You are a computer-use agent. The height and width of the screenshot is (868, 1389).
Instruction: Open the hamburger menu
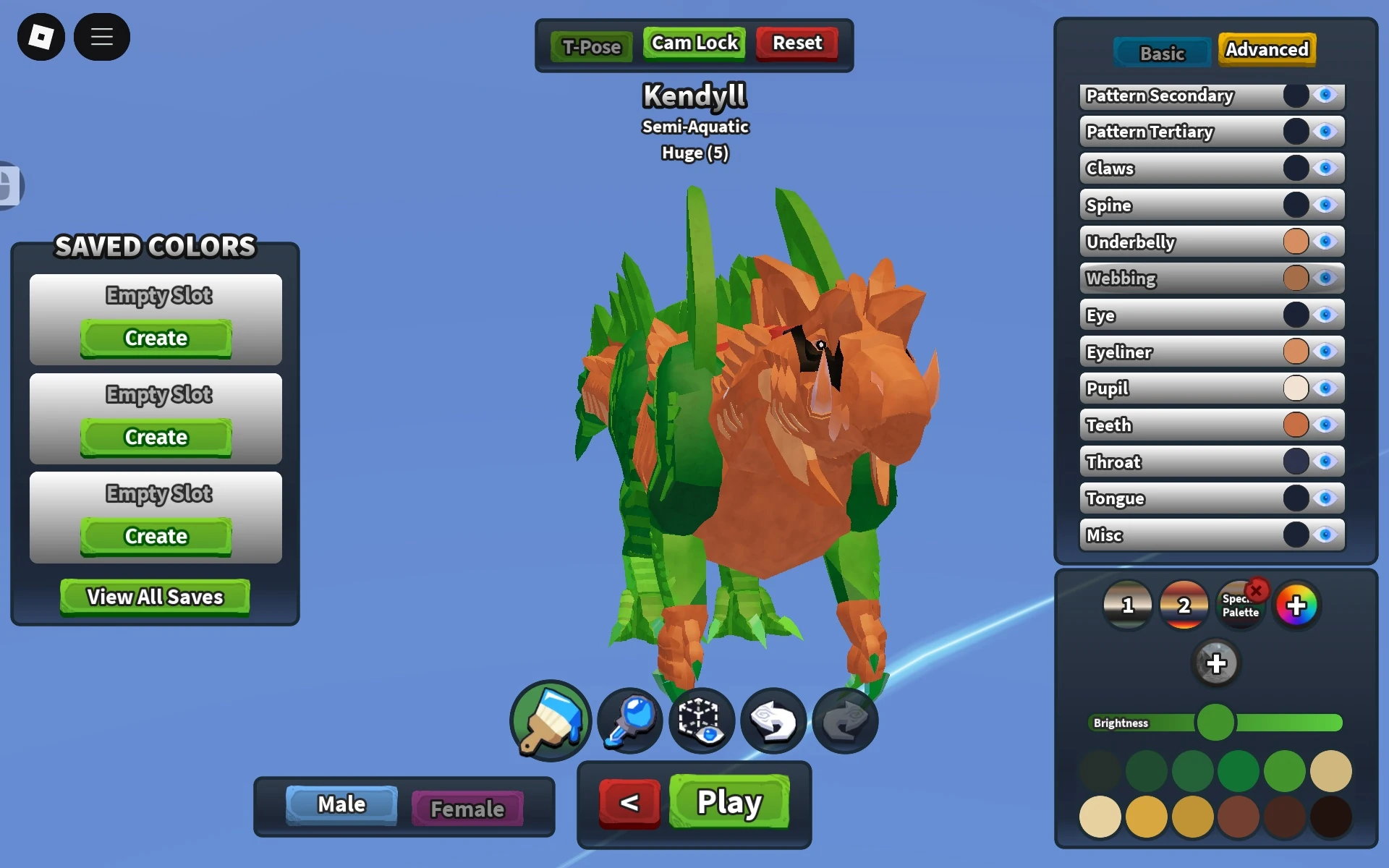click(102, 36)
